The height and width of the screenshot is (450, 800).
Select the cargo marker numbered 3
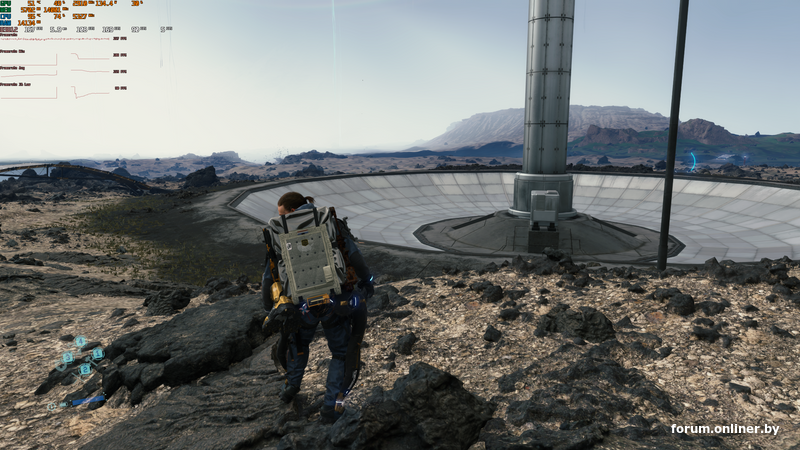tap(68, 357)
